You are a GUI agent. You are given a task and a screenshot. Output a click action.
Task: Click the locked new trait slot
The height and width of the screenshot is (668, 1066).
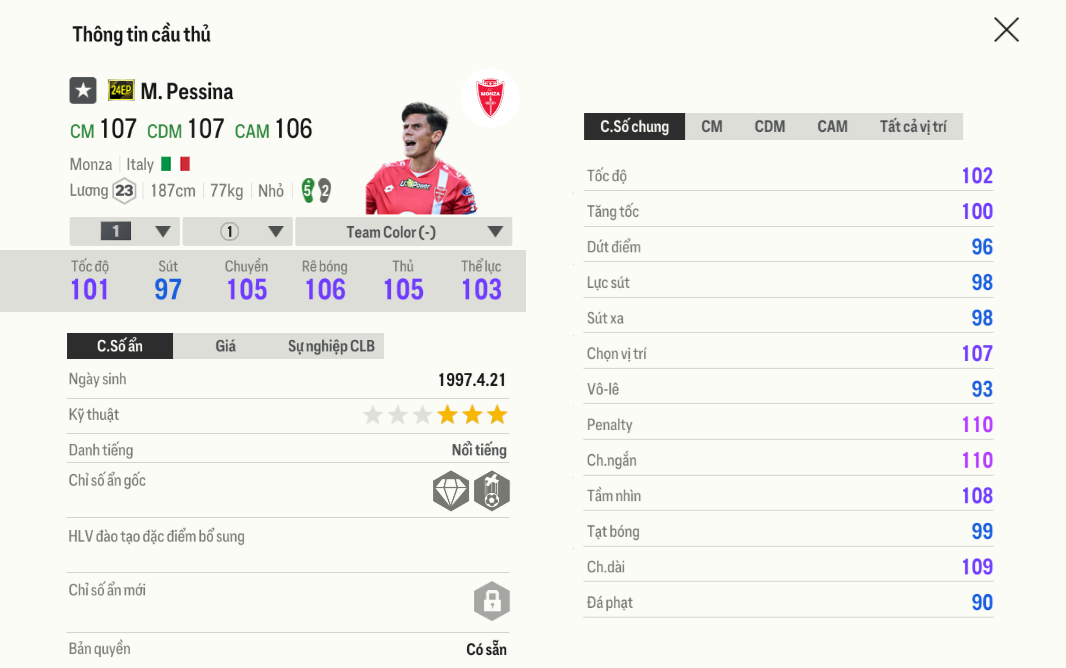point(492,601)
